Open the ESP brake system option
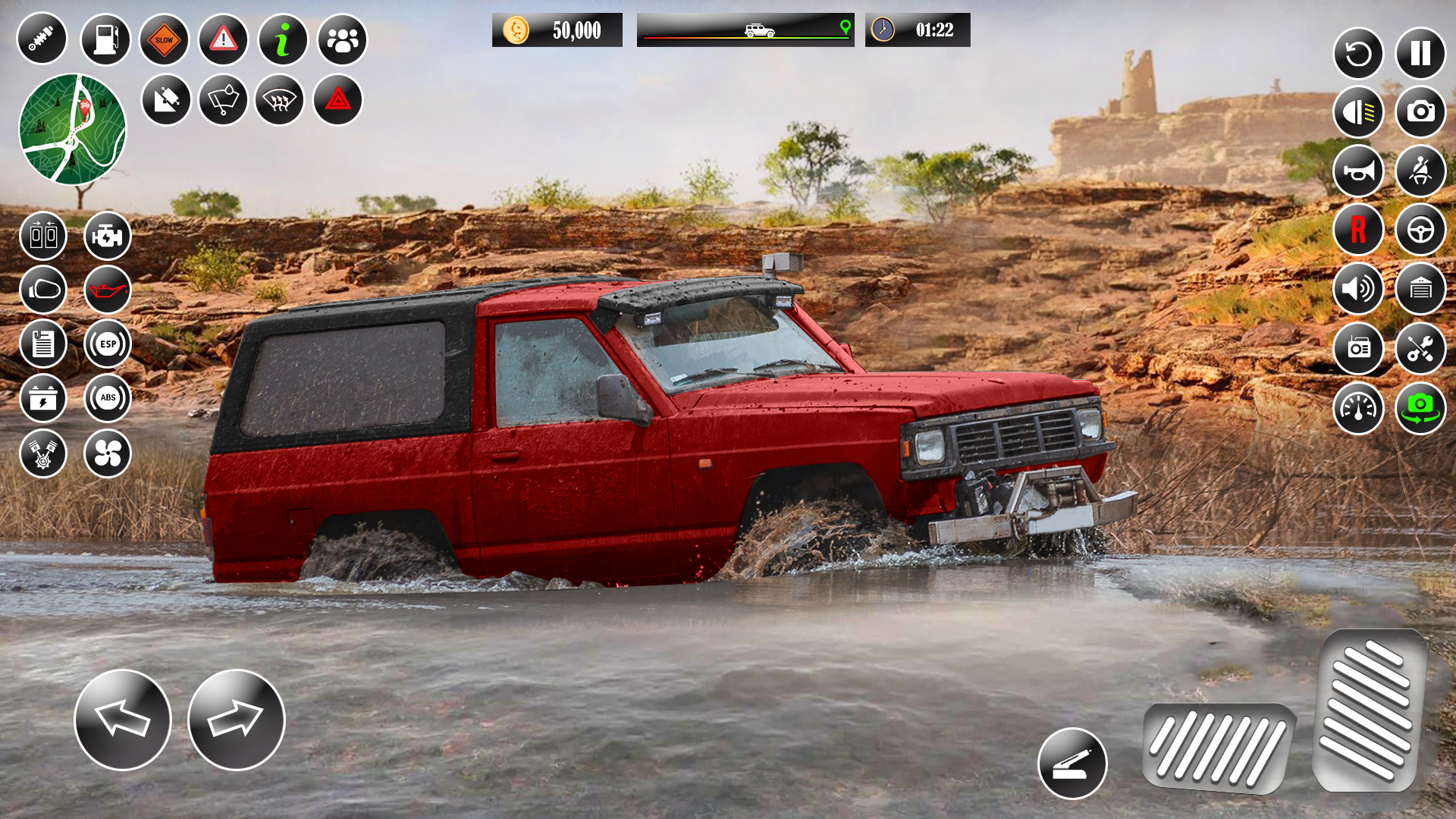The height and width of the screenshot is (819, 1456). click(108, 344)
